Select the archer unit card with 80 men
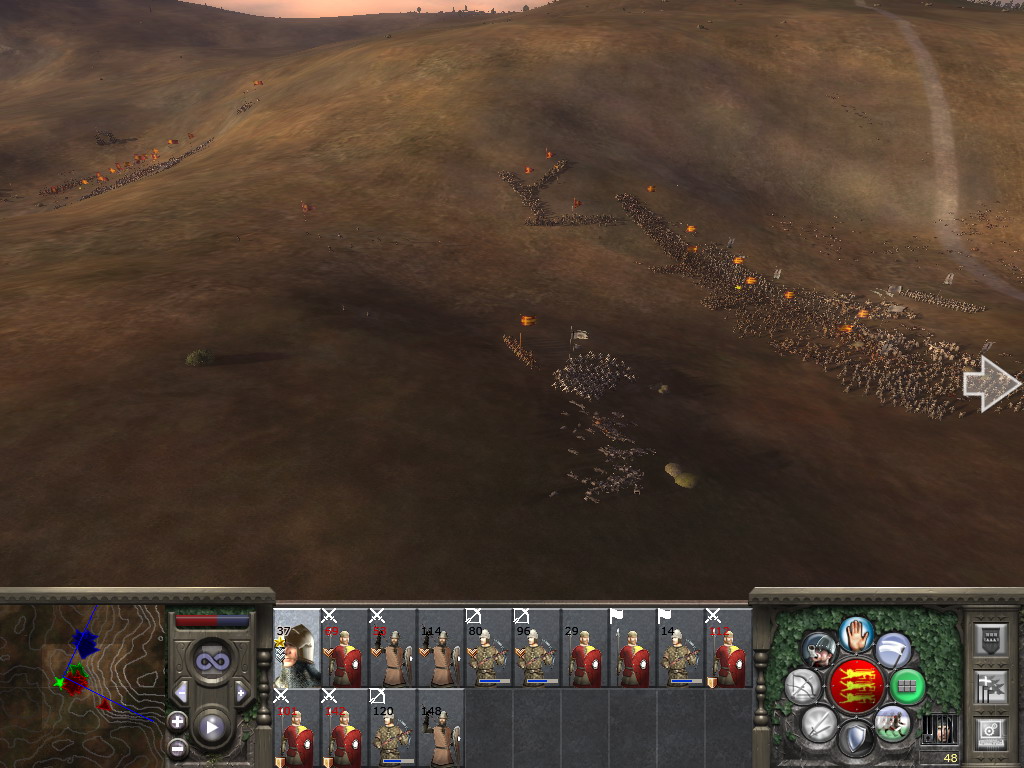Viewport: 1024px width, 768px height. click(489, 648)
